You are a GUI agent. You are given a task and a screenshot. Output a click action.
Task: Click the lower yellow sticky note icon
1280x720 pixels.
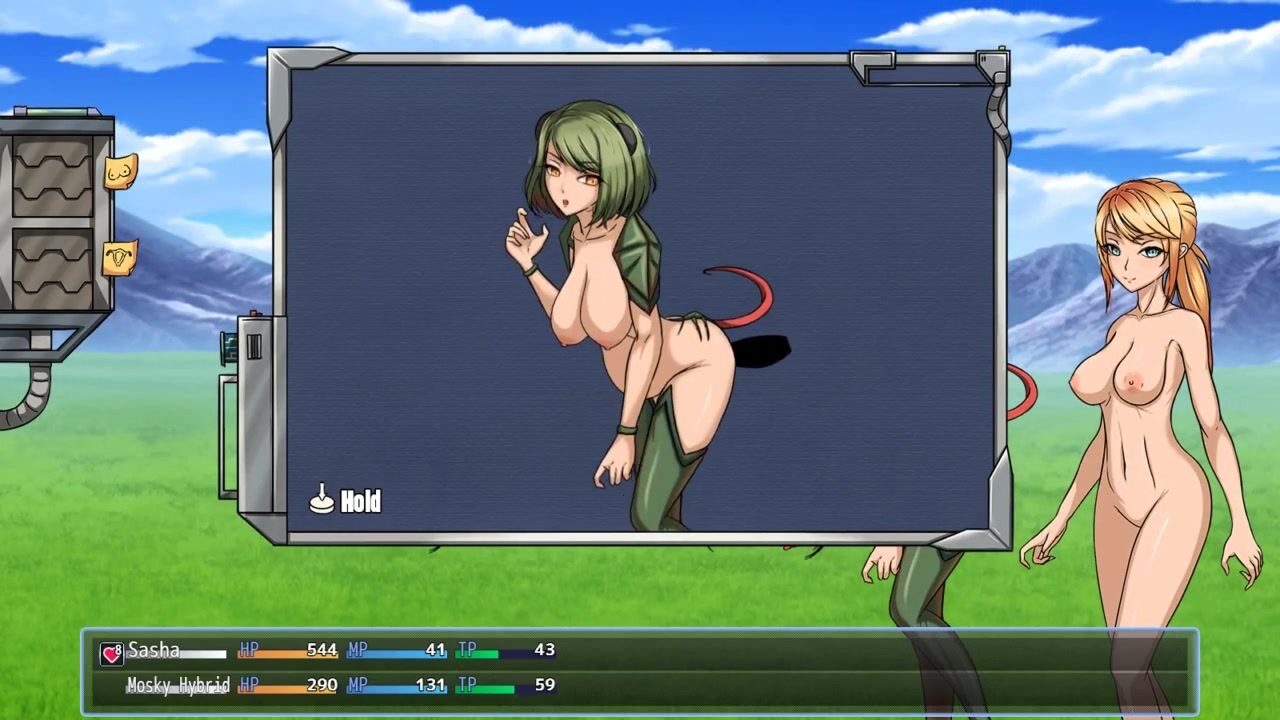[x=120, y=258]
